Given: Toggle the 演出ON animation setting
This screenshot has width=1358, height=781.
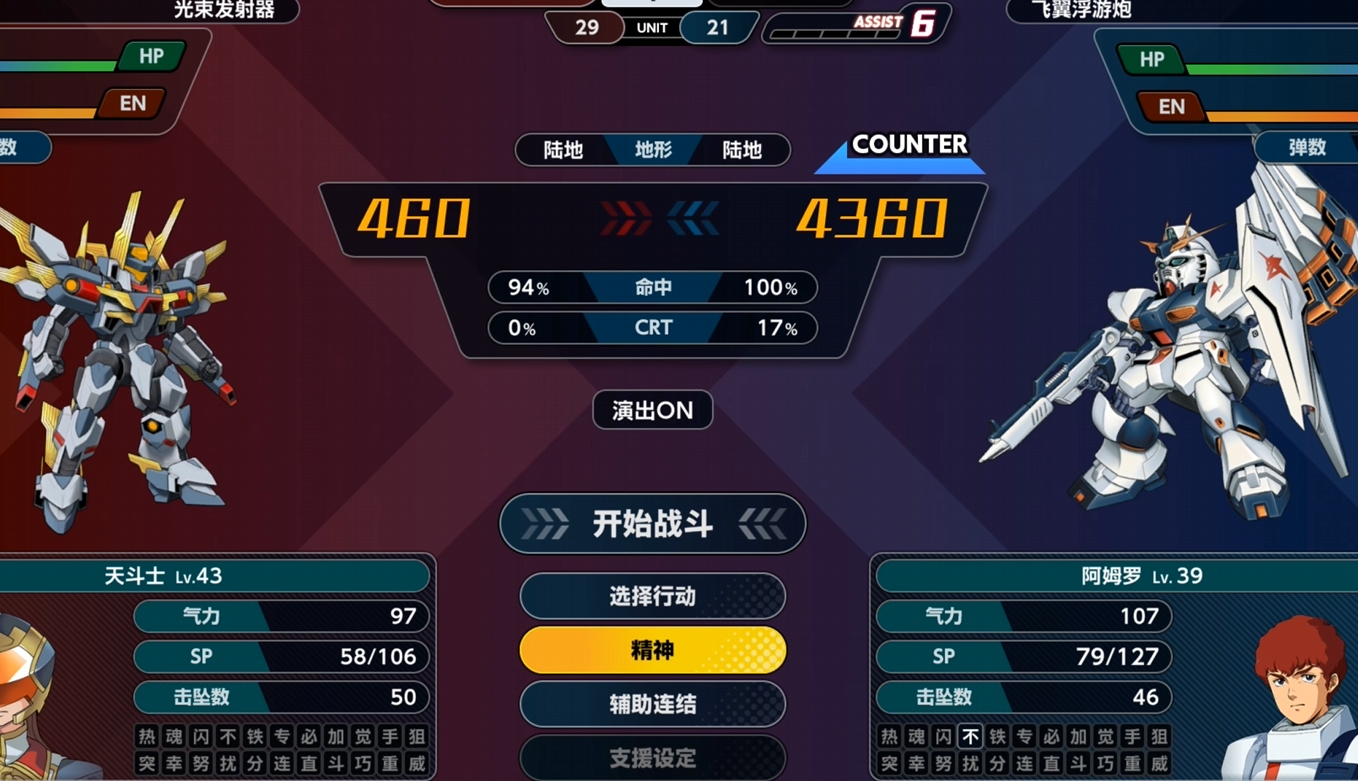Looking at the screenshot, I should pos(652,410).
